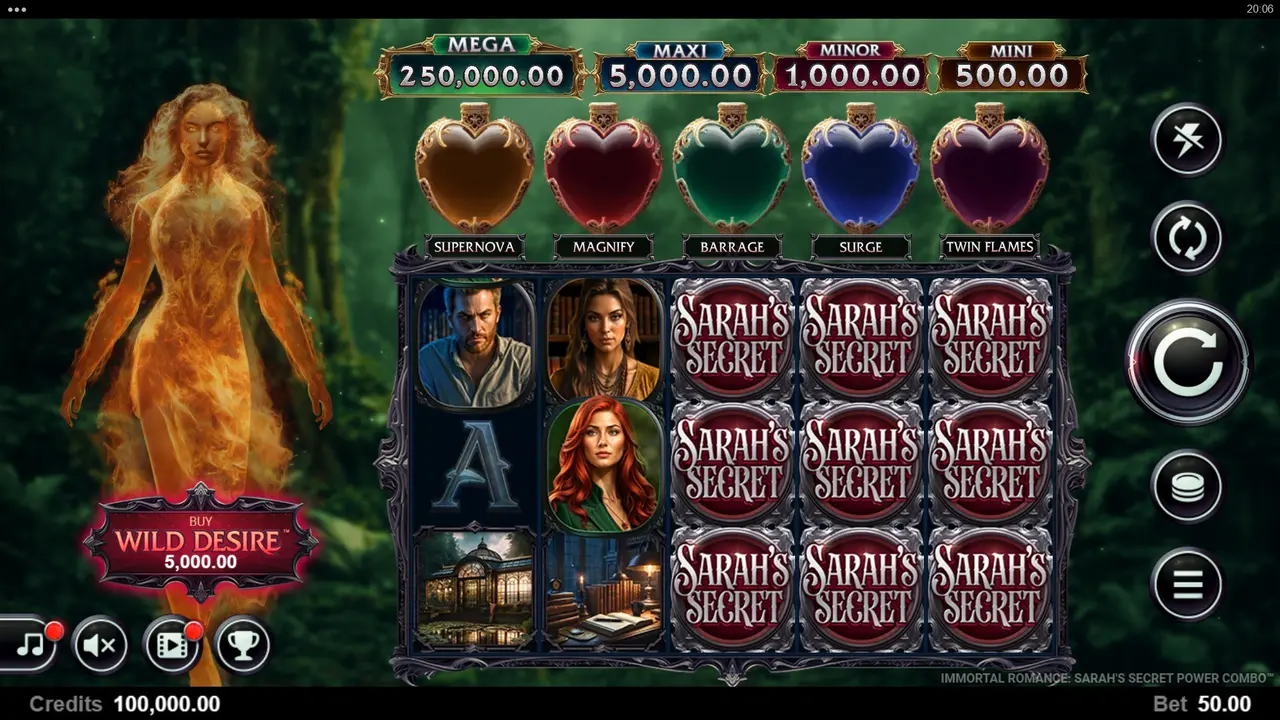
Task: Select the Supernova heart potion
Action: click(x=473, y=170)
